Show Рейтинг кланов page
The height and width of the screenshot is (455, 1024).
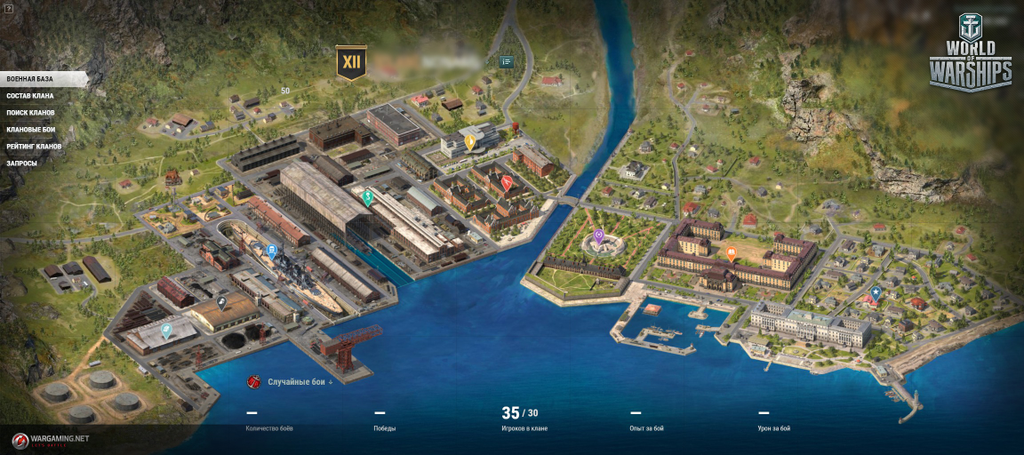coord(34,146)
